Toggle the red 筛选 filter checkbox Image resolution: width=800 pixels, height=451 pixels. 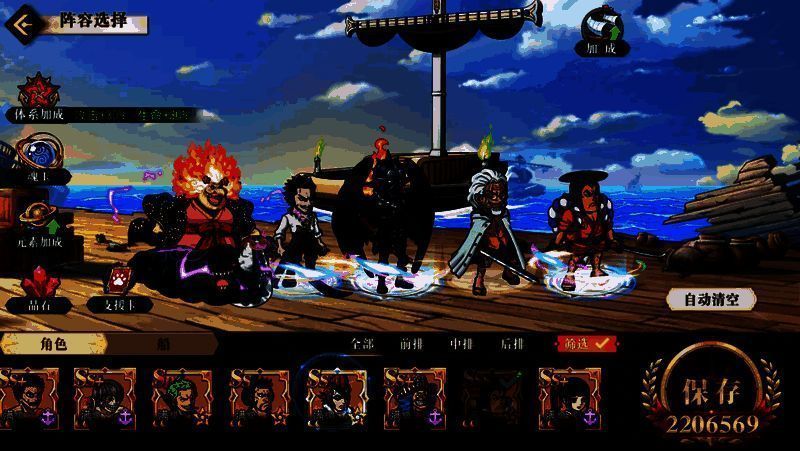587,343
